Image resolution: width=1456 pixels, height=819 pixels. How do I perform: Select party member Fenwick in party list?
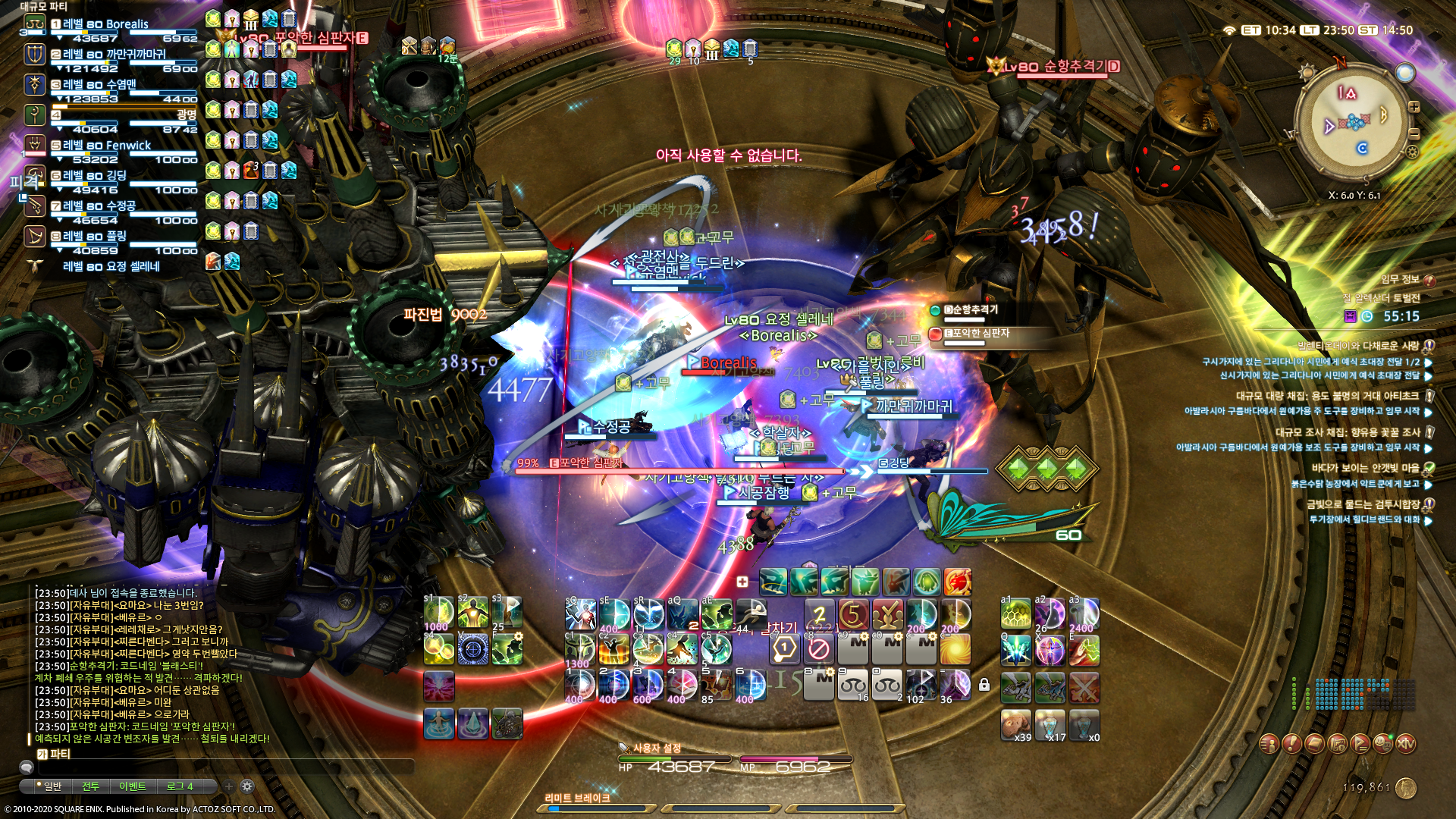pyautogui.click(x=107, y=146)
